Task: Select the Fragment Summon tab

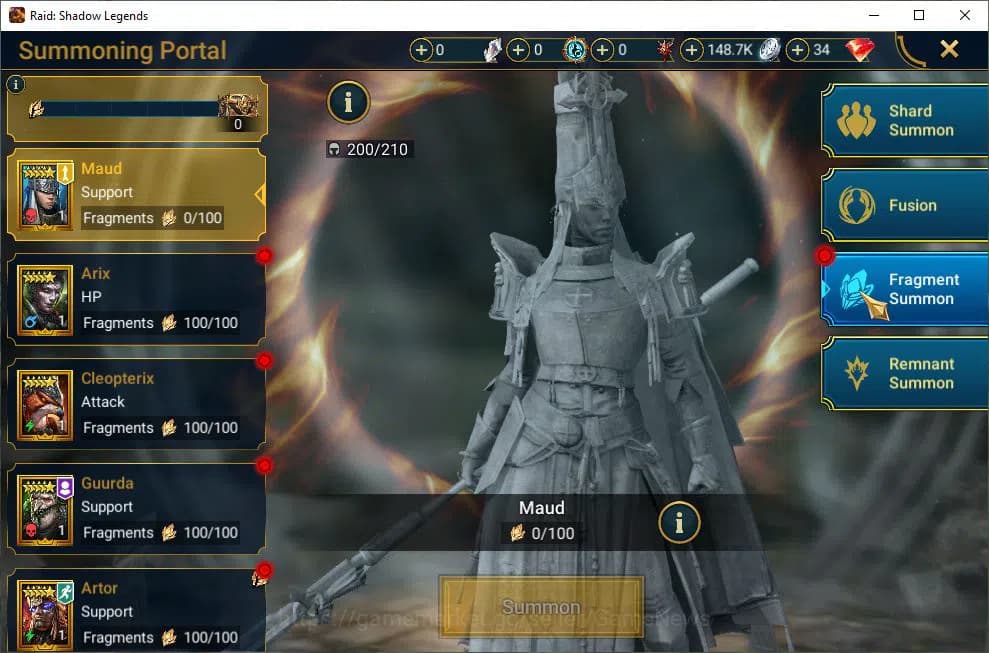Action: (904, 289)
